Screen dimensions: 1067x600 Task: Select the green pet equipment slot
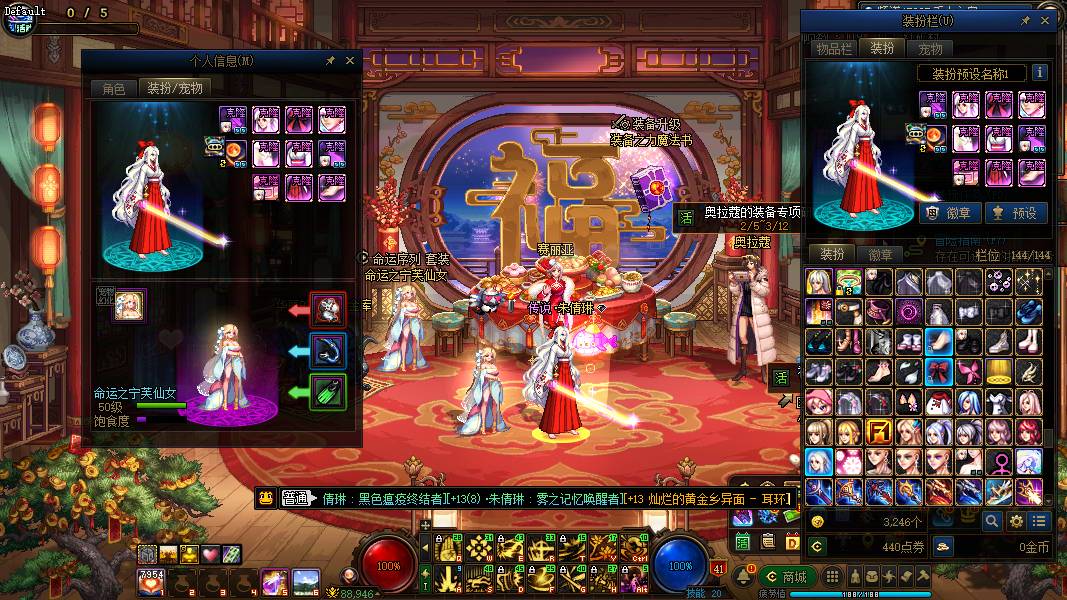pyautogui.click(x=328, y=392)
